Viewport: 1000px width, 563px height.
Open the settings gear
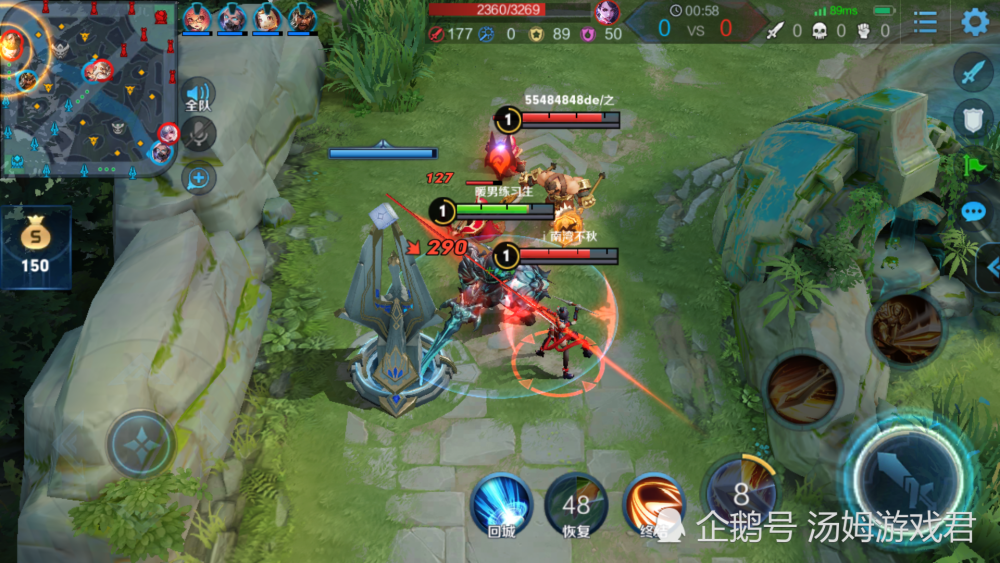pyautogui.click(x=975, y=21)
